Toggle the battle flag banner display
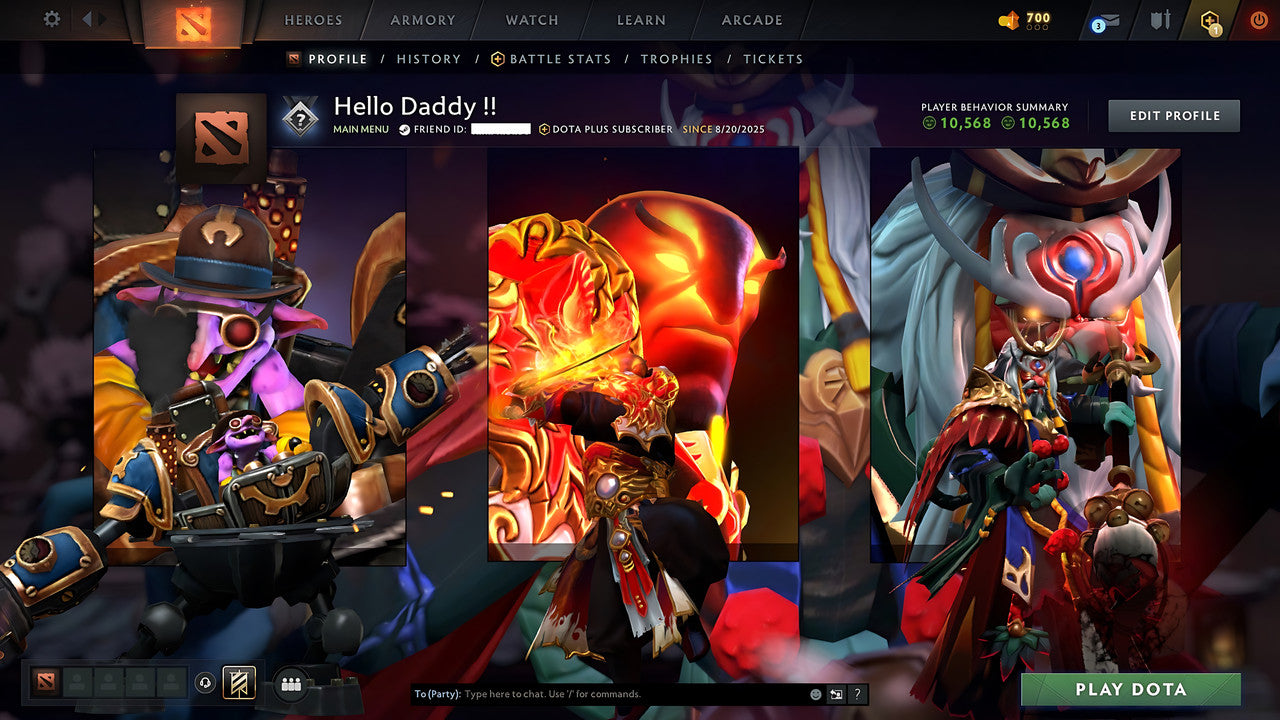The width and height of the screenshot is (1280, 720). 238,682
